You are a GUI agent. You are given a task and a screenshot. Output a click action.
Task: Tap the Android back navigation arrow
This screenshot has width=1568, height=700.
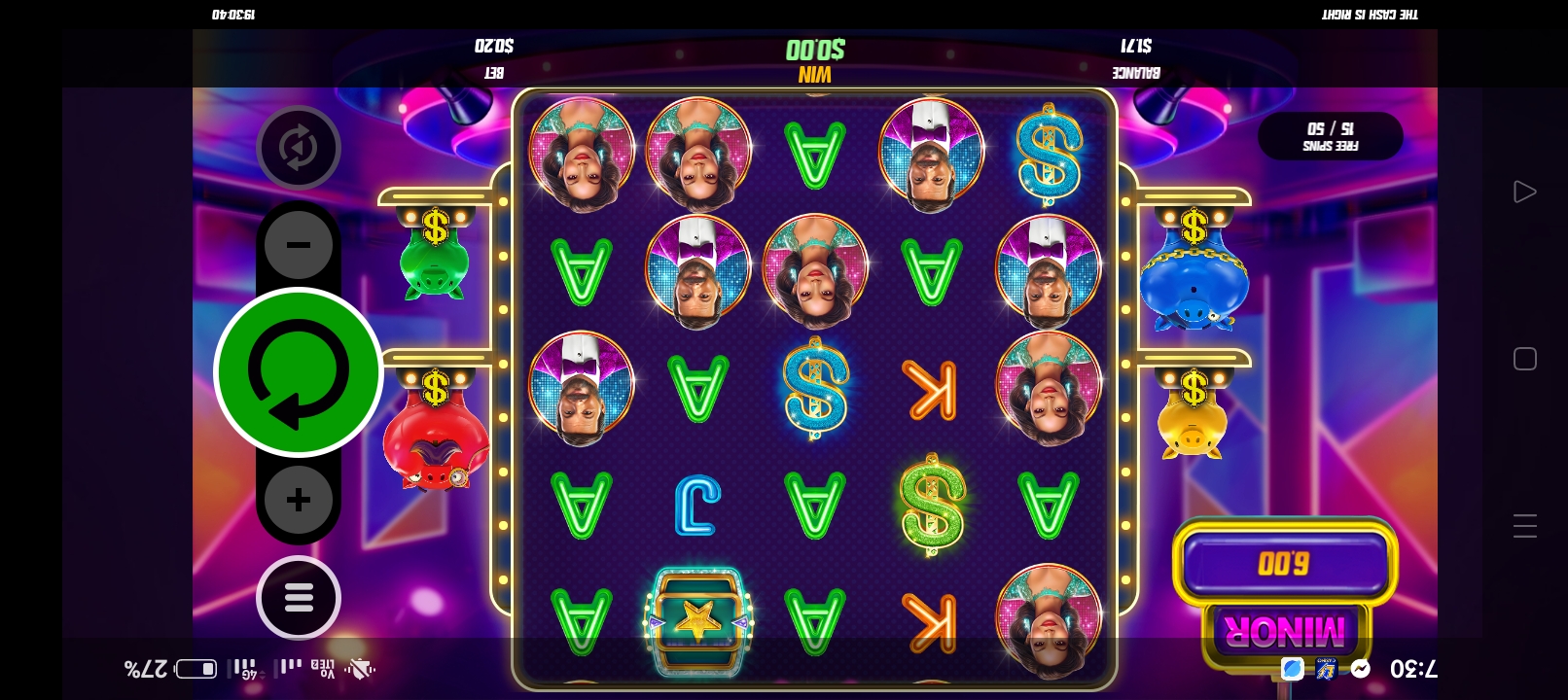pyautogui.click(x=1525, y=192)
